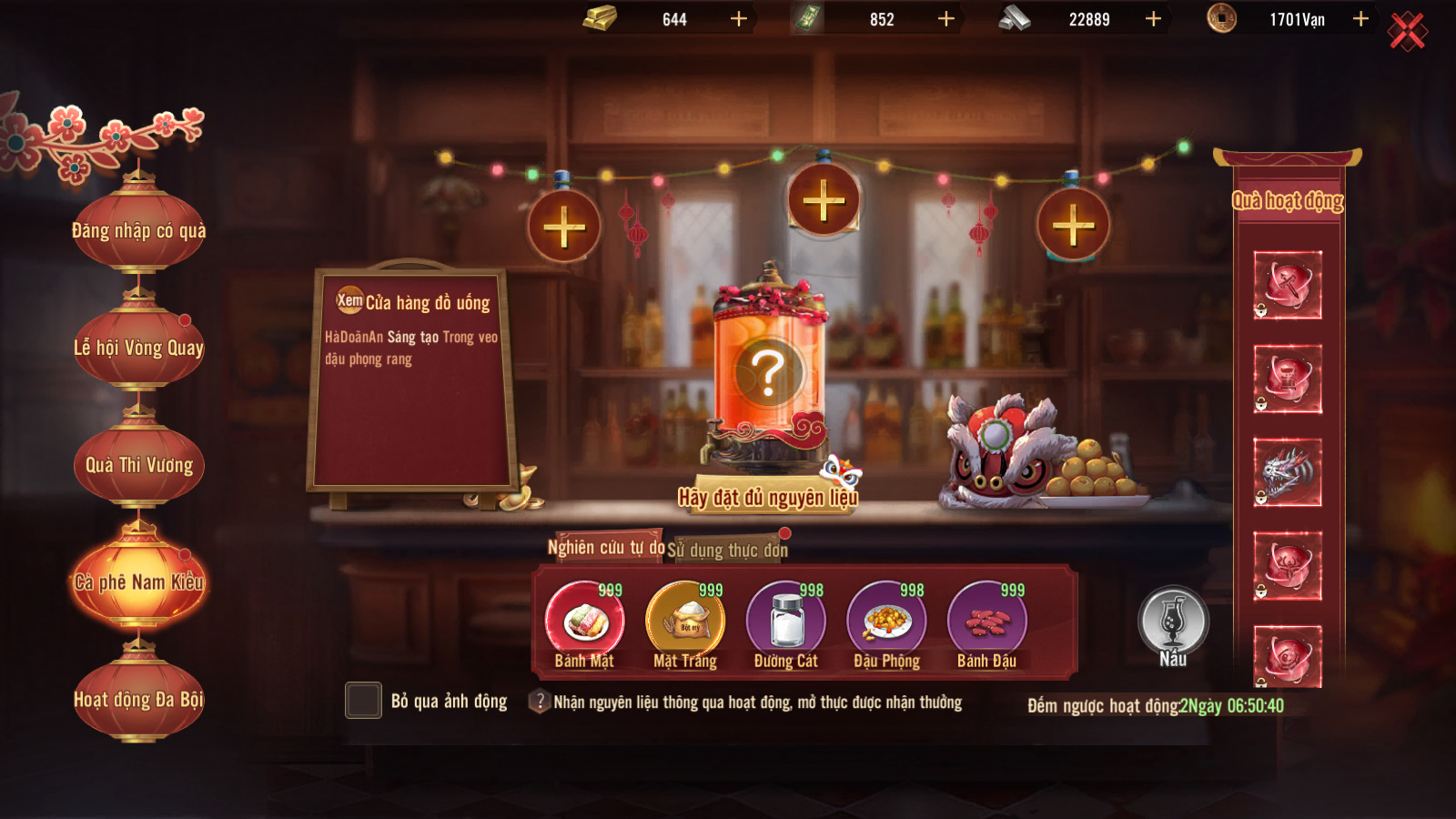Image resolution: width=1456 pixels, height=819 pixels.
Task: Switch to Lễ hội Vòng Quay event
Action: click(139, 348)
